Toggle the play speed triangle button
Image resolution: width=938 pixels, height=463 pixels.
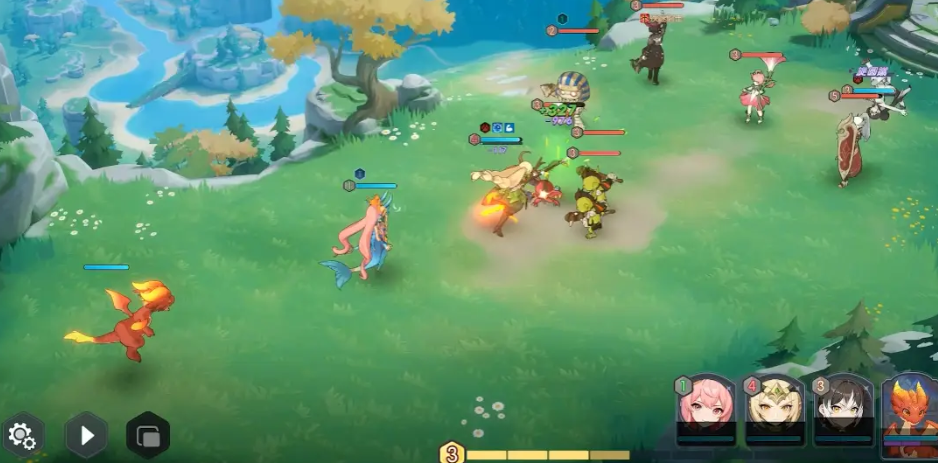point(86,435)
